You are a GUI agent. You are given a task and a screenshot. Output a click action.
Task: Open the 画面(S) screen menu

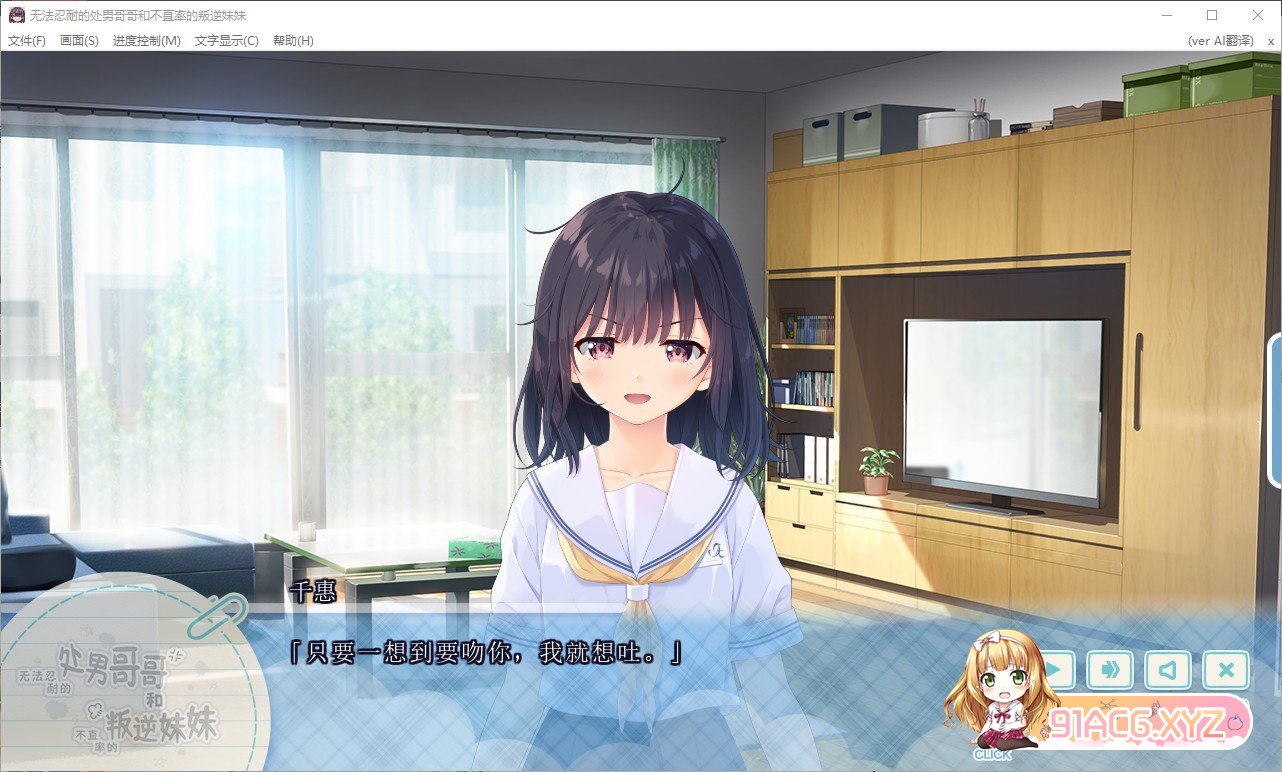click(x=79, y=41)
